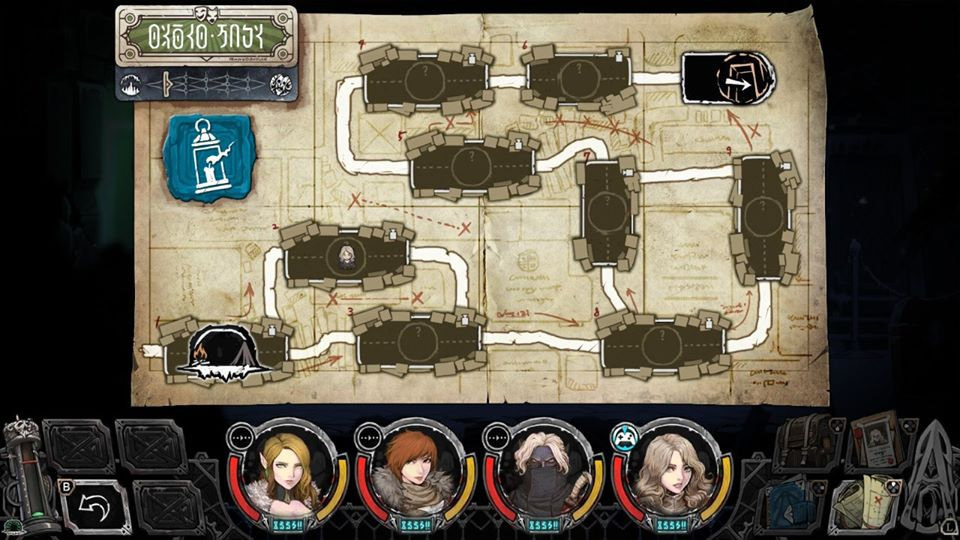This screenshot has height=540, width=960.
Task: Select the map room showing the party marker
Action: 347,255
